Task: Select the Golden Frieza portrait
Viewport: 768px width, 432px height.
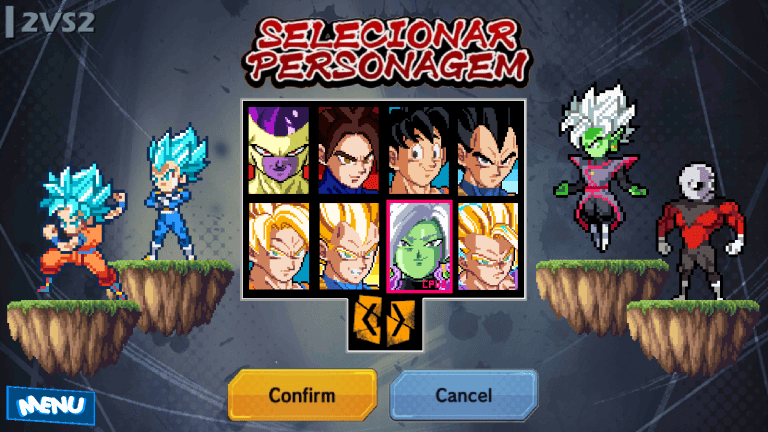Action: (x=279, y=150)
